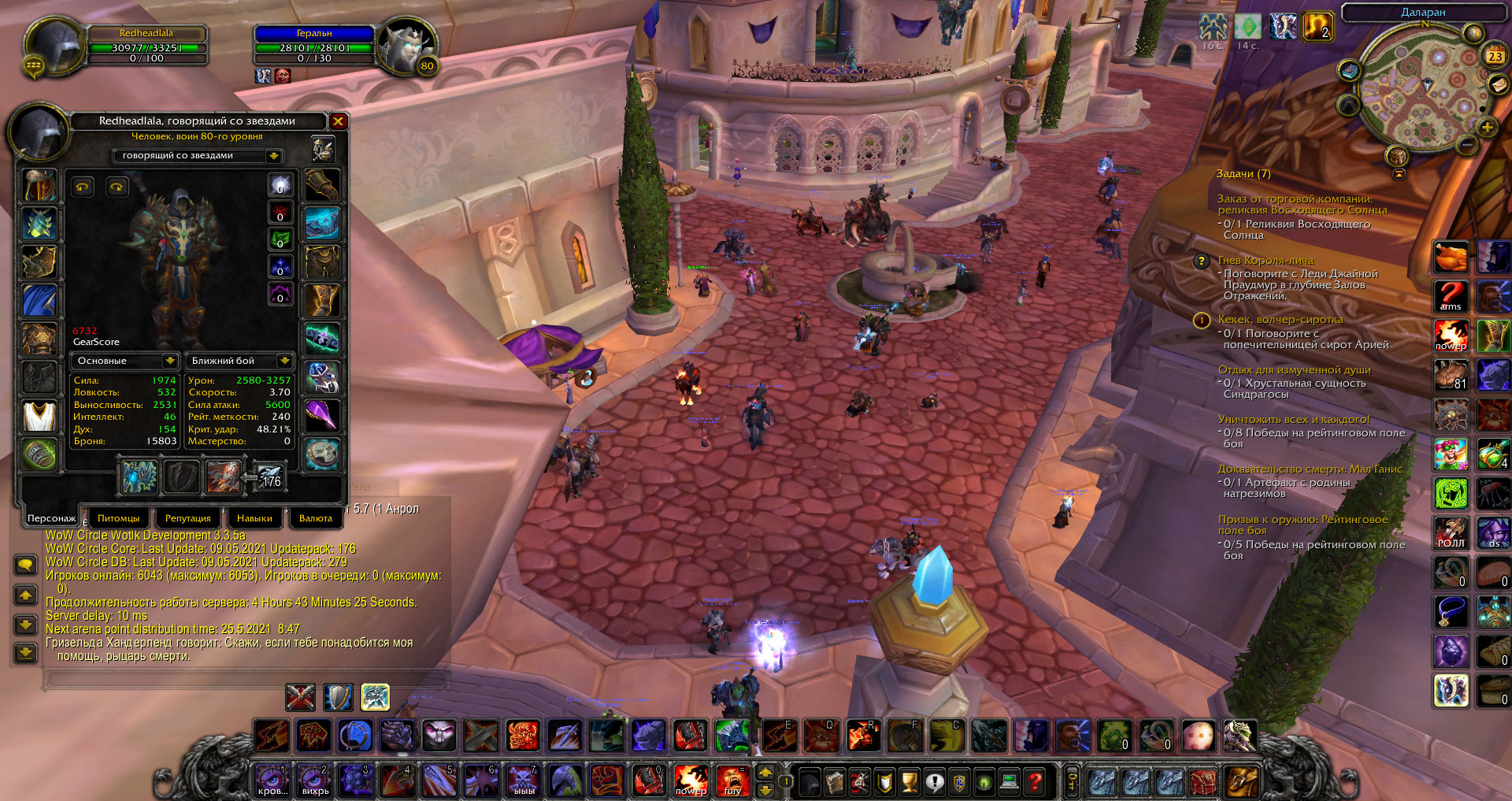The width and height of the screenshot is (1512, 801).
Task: Select the Навыки tab
Action: pyautogui.click(x=254, y=518)
